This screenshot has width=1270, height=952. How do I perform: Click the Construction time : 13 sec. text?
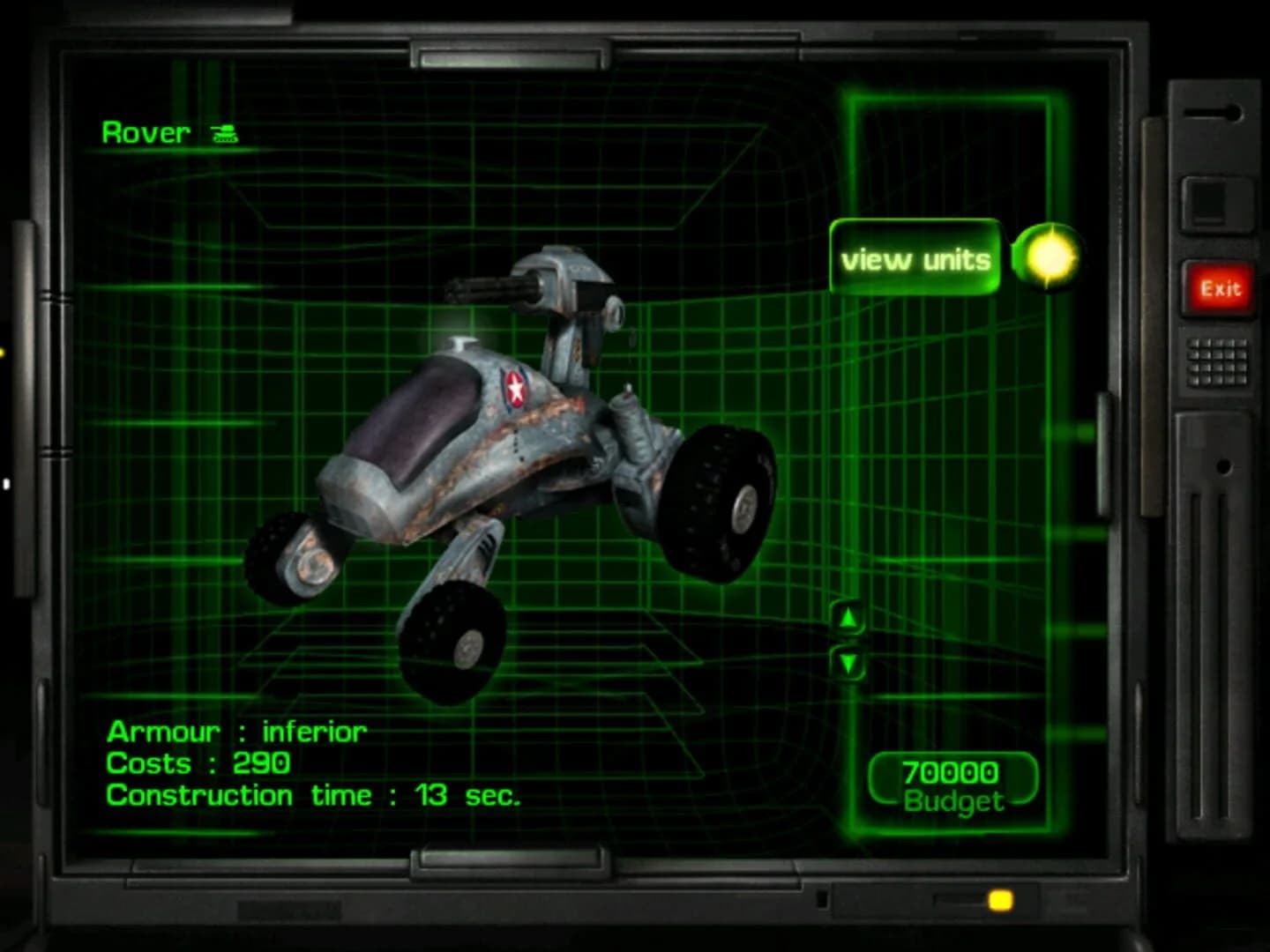[313, 795]
